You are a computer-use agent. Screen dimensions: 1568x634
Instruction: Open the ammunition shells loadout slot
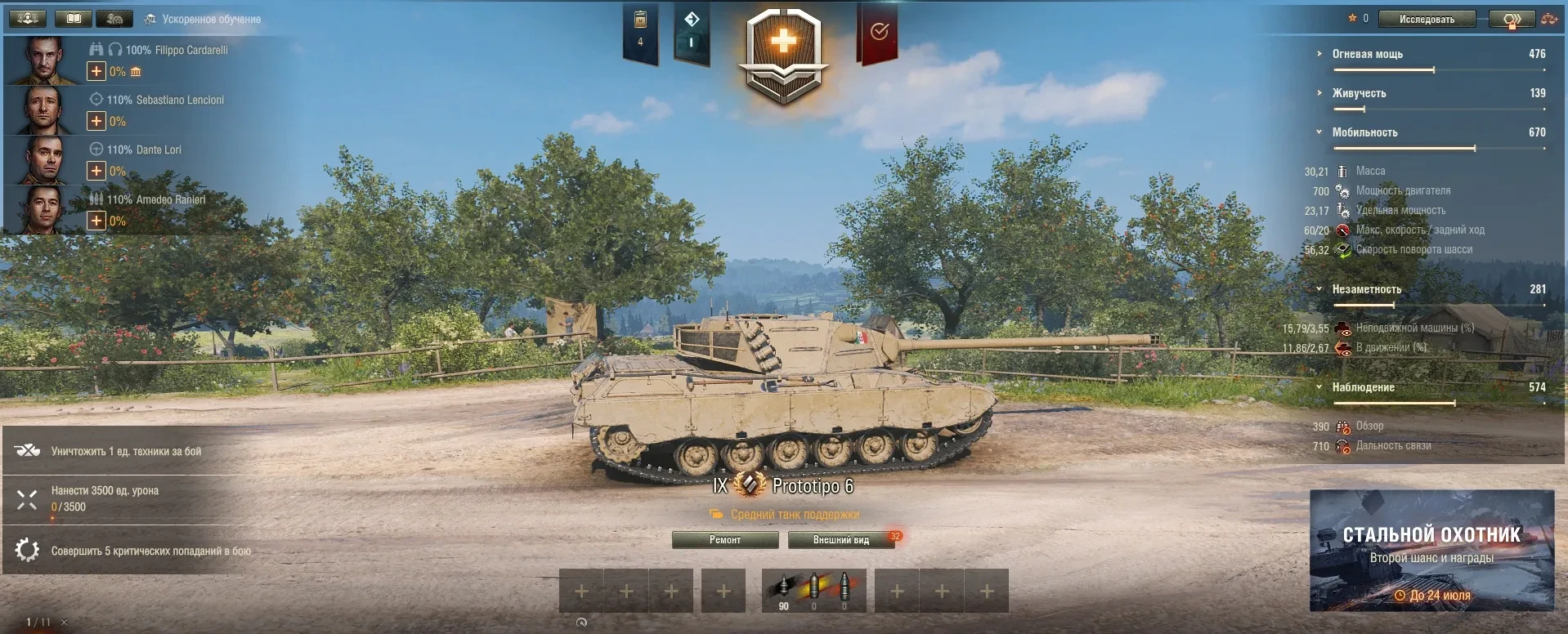813,591
